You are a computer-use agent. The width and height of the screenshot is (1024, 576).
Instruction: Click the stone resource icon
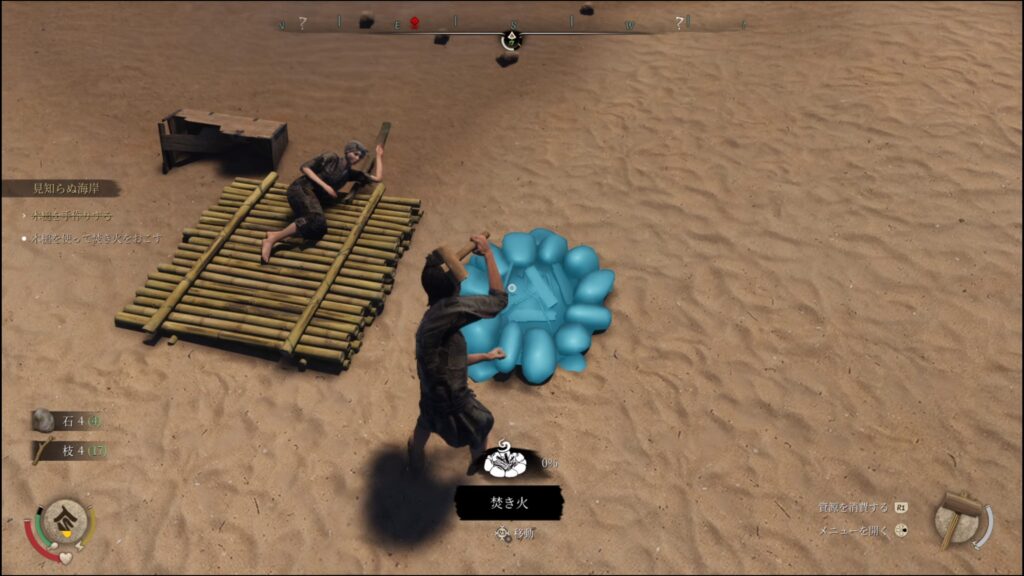[43, 421]
